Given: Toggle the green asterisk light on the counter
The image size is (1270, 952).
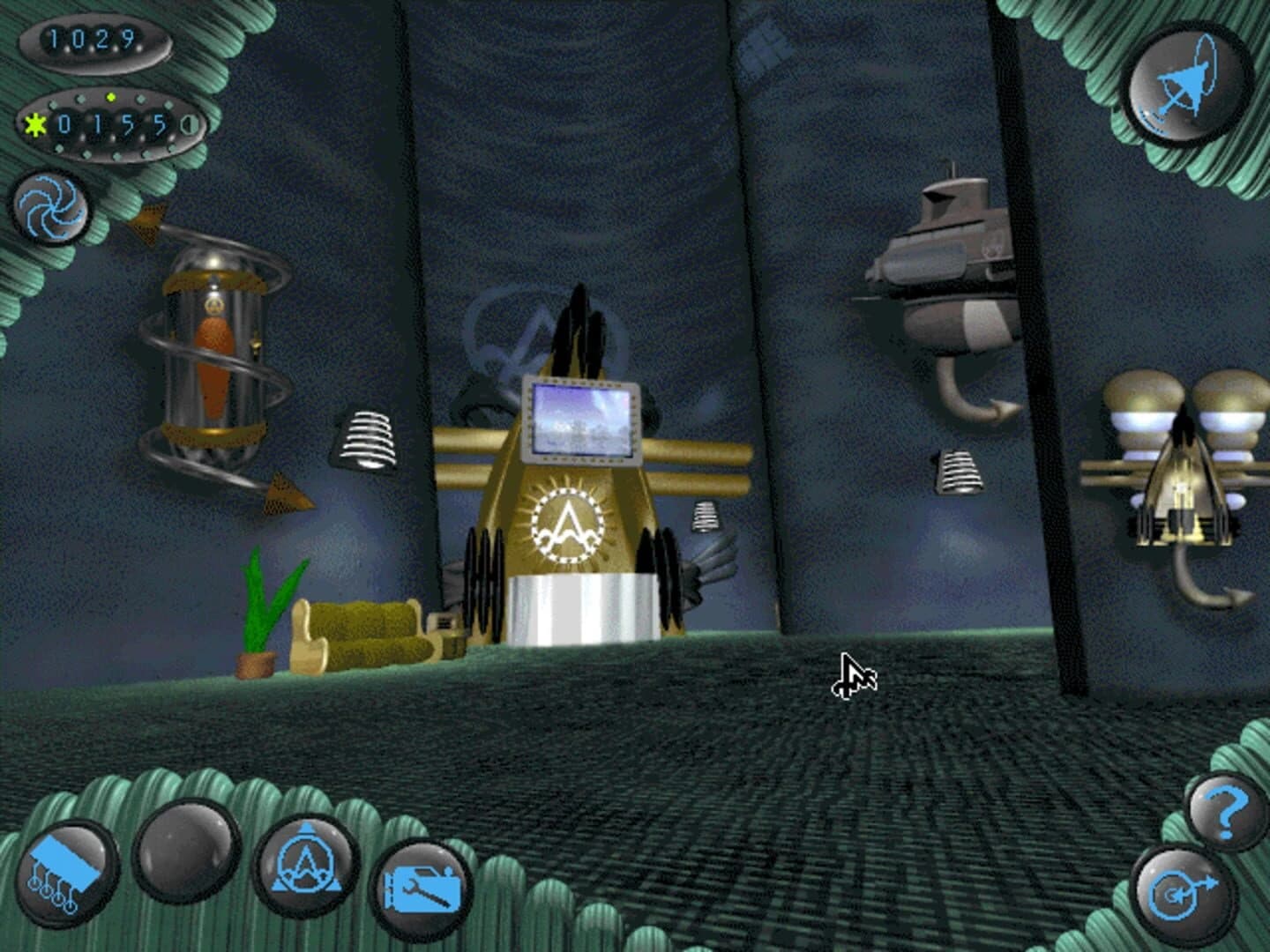Looking at the screenshot, I should click(34, 123).
